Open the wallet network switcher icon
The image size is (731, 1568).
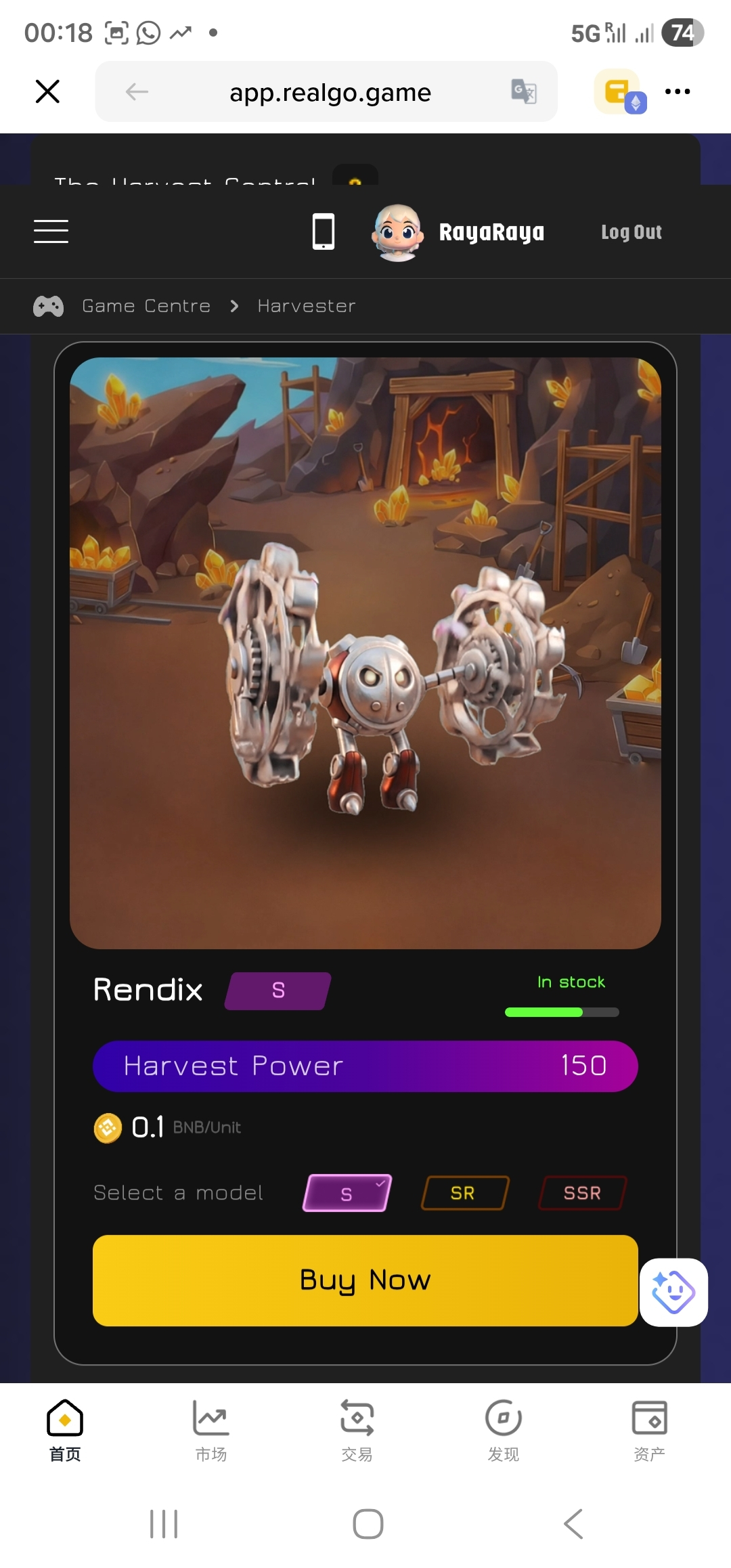(619, 92)
